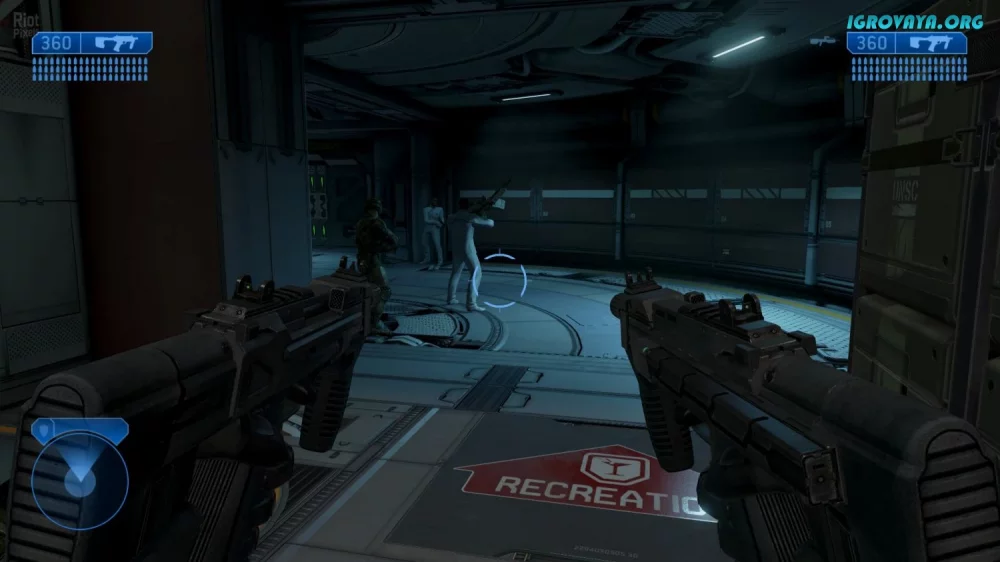Screen dimensions: 1000x562
Task: Select the left-hand SMG weapon icon
Action: pos(117,43)
